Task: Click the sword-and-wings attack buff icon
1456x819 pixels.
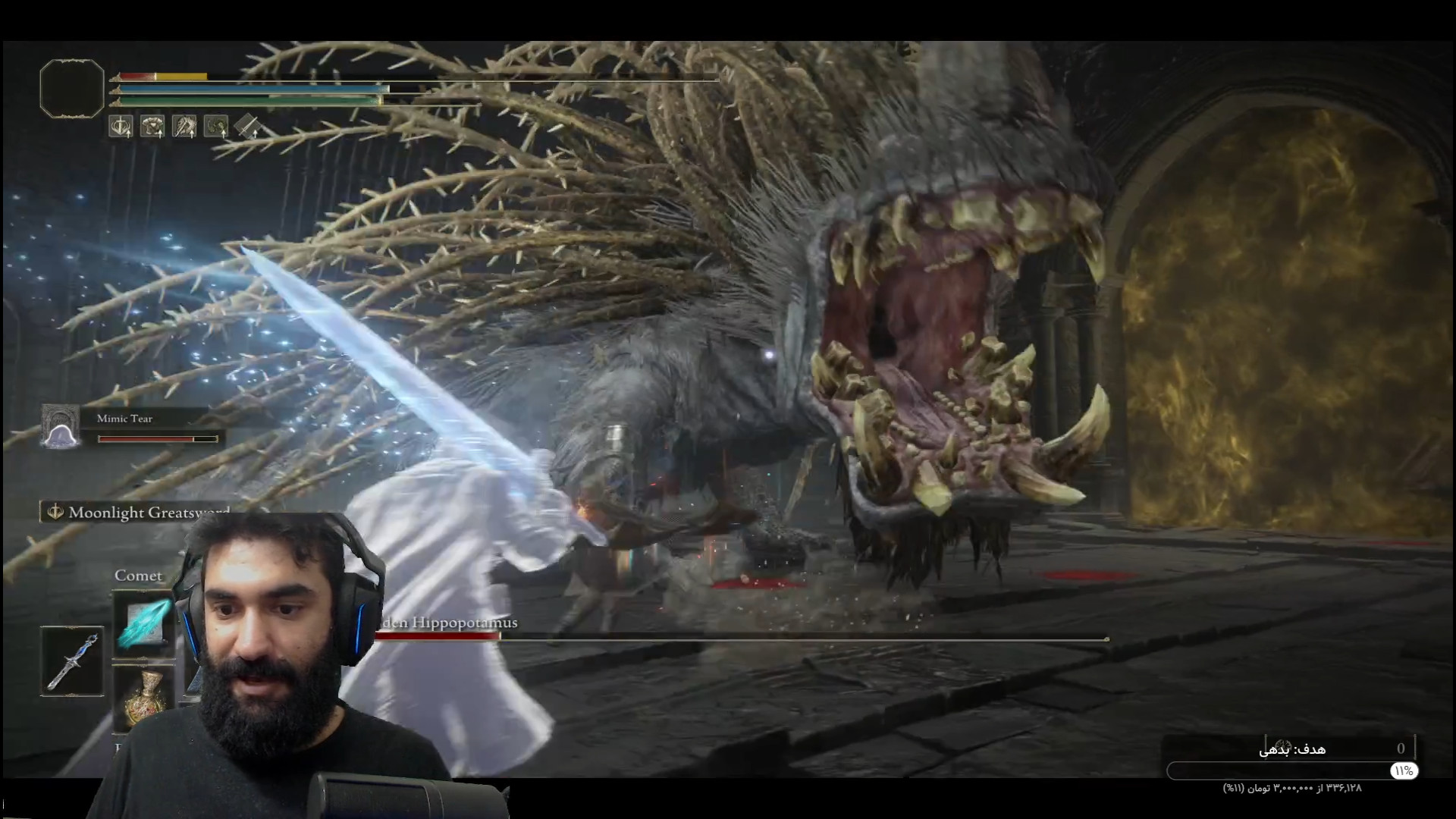Action: [x=121, y=126]
